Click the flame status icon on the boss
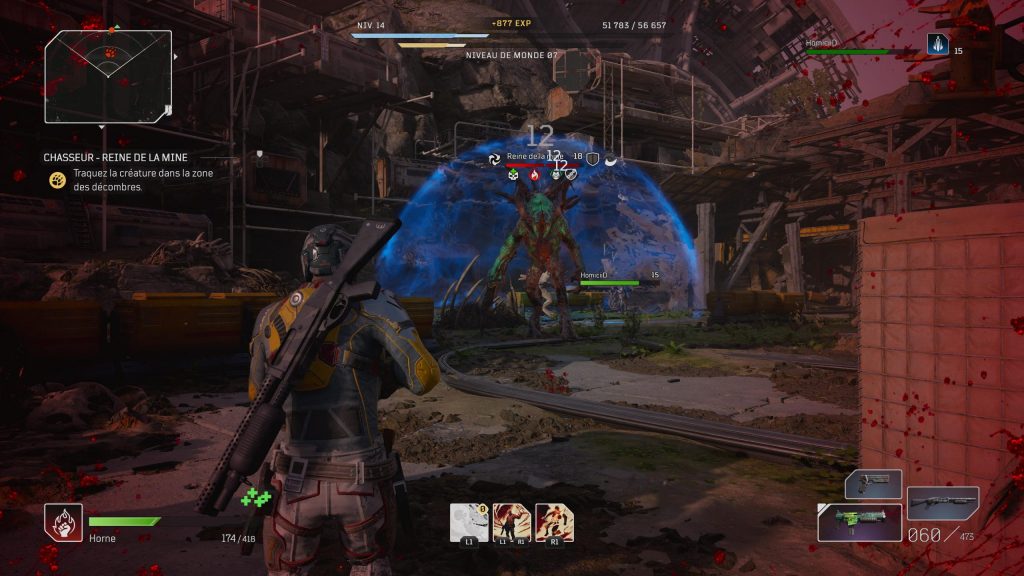This screenshot has height=576, width=1024. (534, 175)
